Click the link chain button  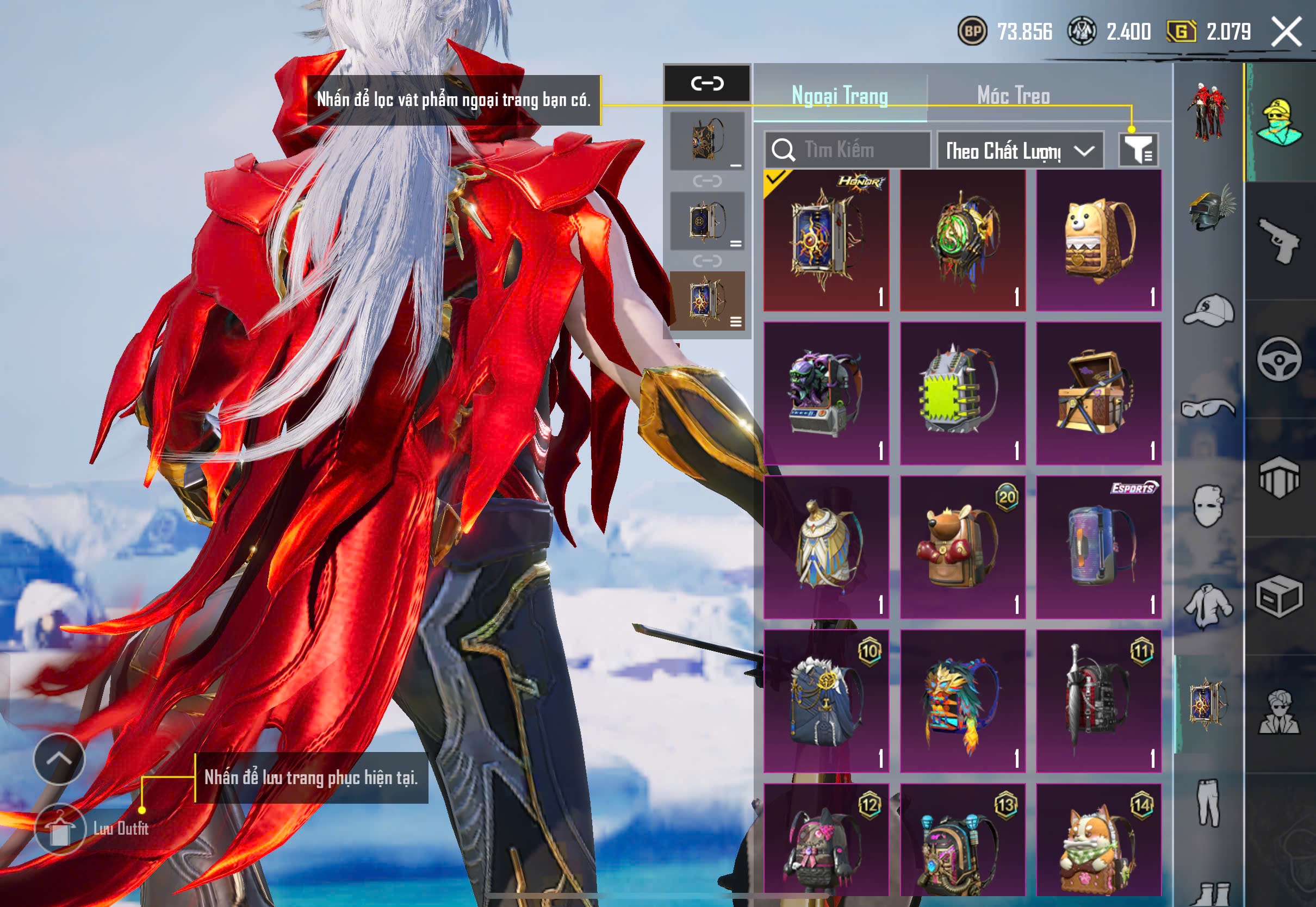coord(707,84)
